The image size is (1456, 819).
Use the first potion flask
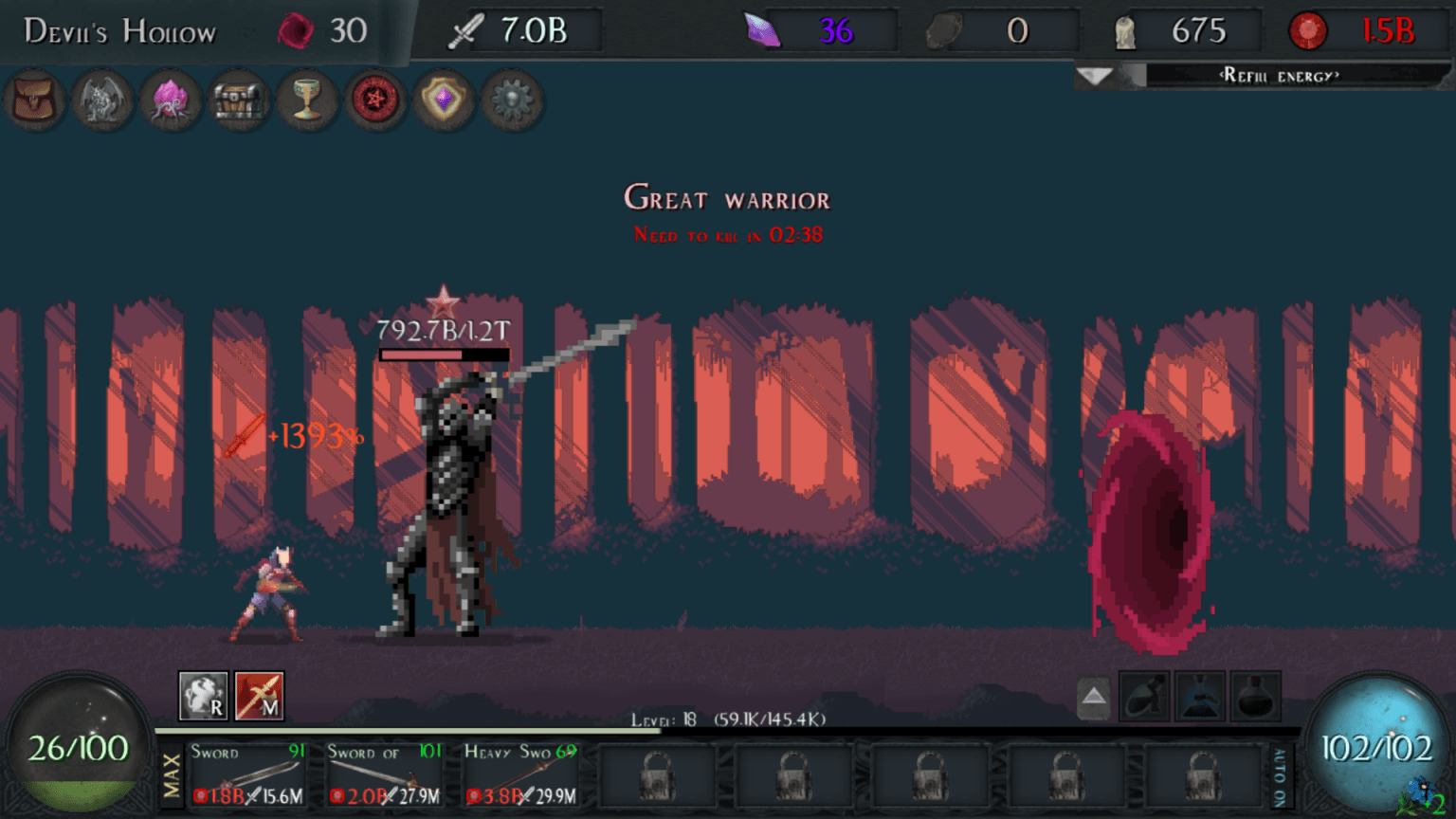(x=1143, y=697)
